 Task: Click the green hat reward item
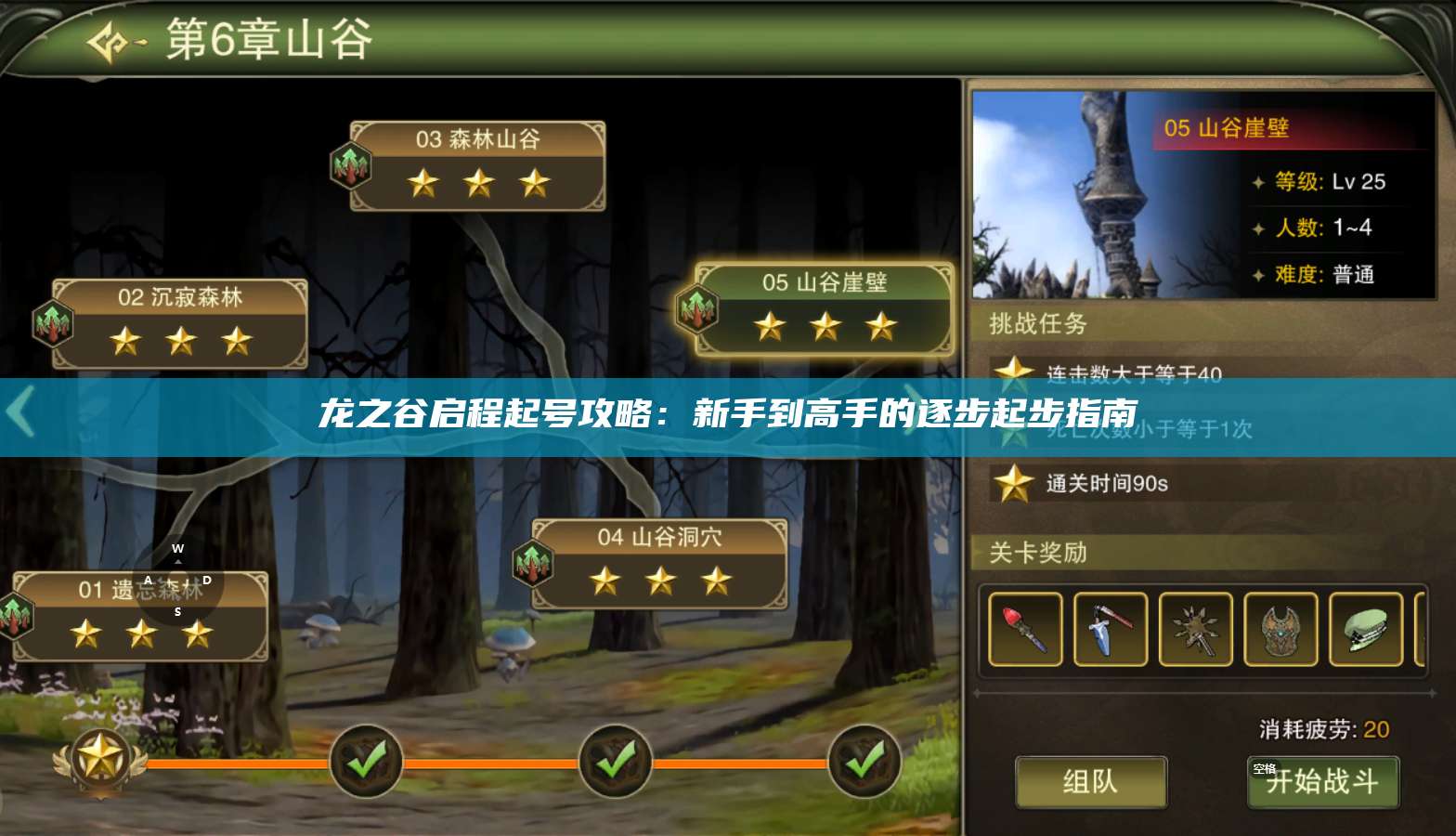tap(1366, 630)
